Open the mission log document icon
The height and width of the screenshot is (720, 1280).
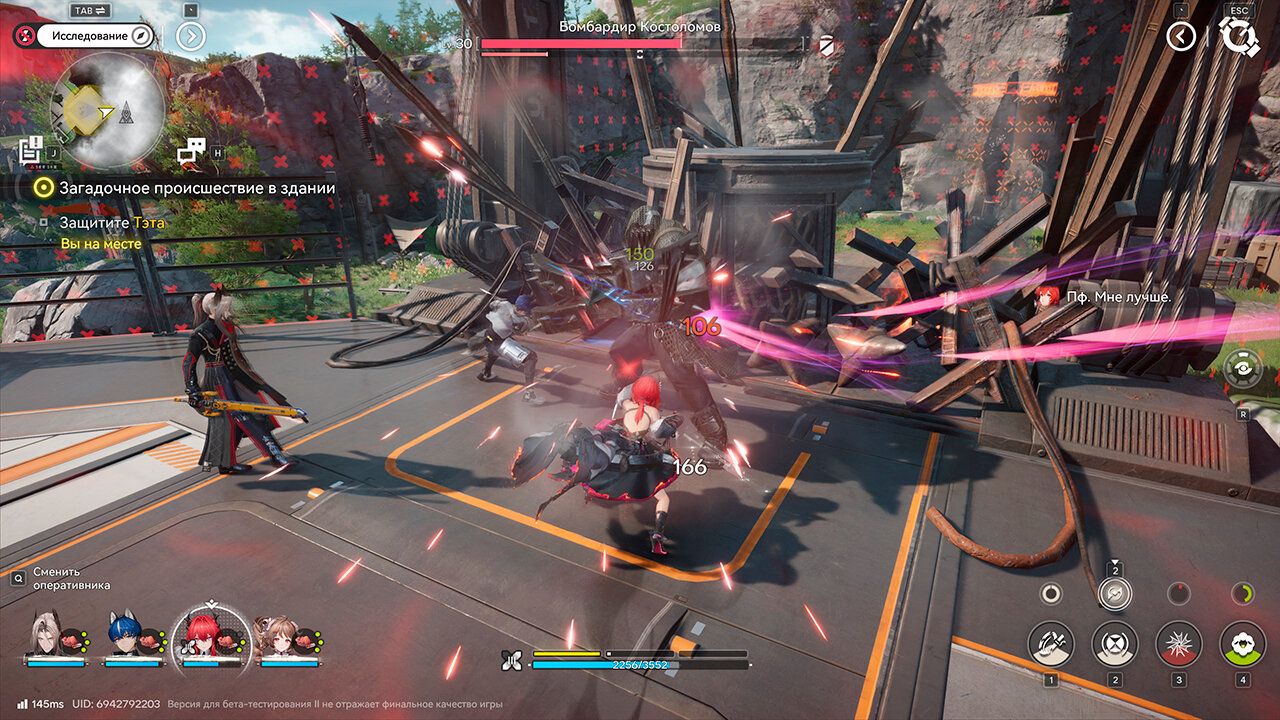(x=30, y=151)
